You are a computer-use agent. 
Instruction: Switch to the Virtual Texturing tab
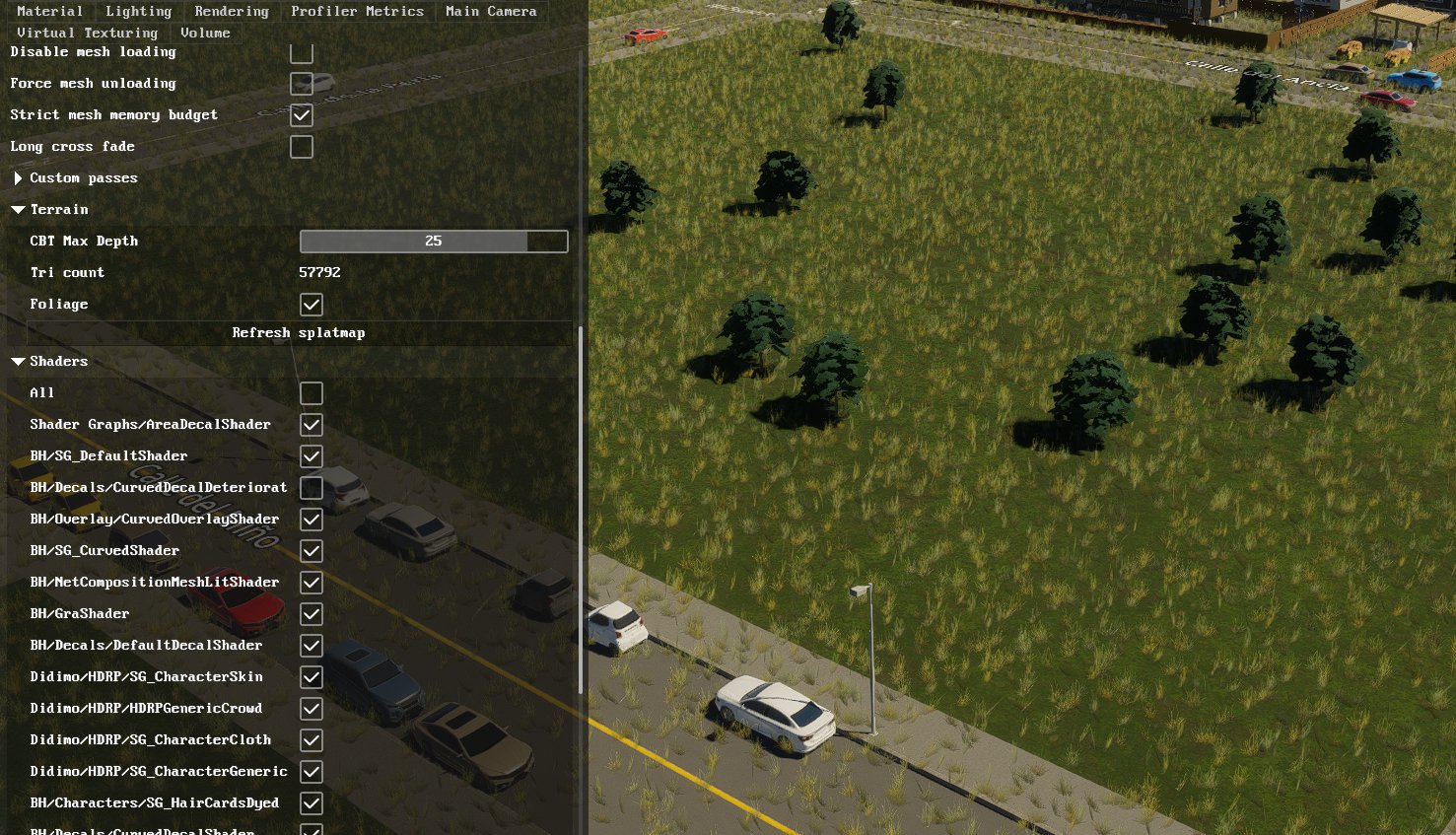(86, 33)
